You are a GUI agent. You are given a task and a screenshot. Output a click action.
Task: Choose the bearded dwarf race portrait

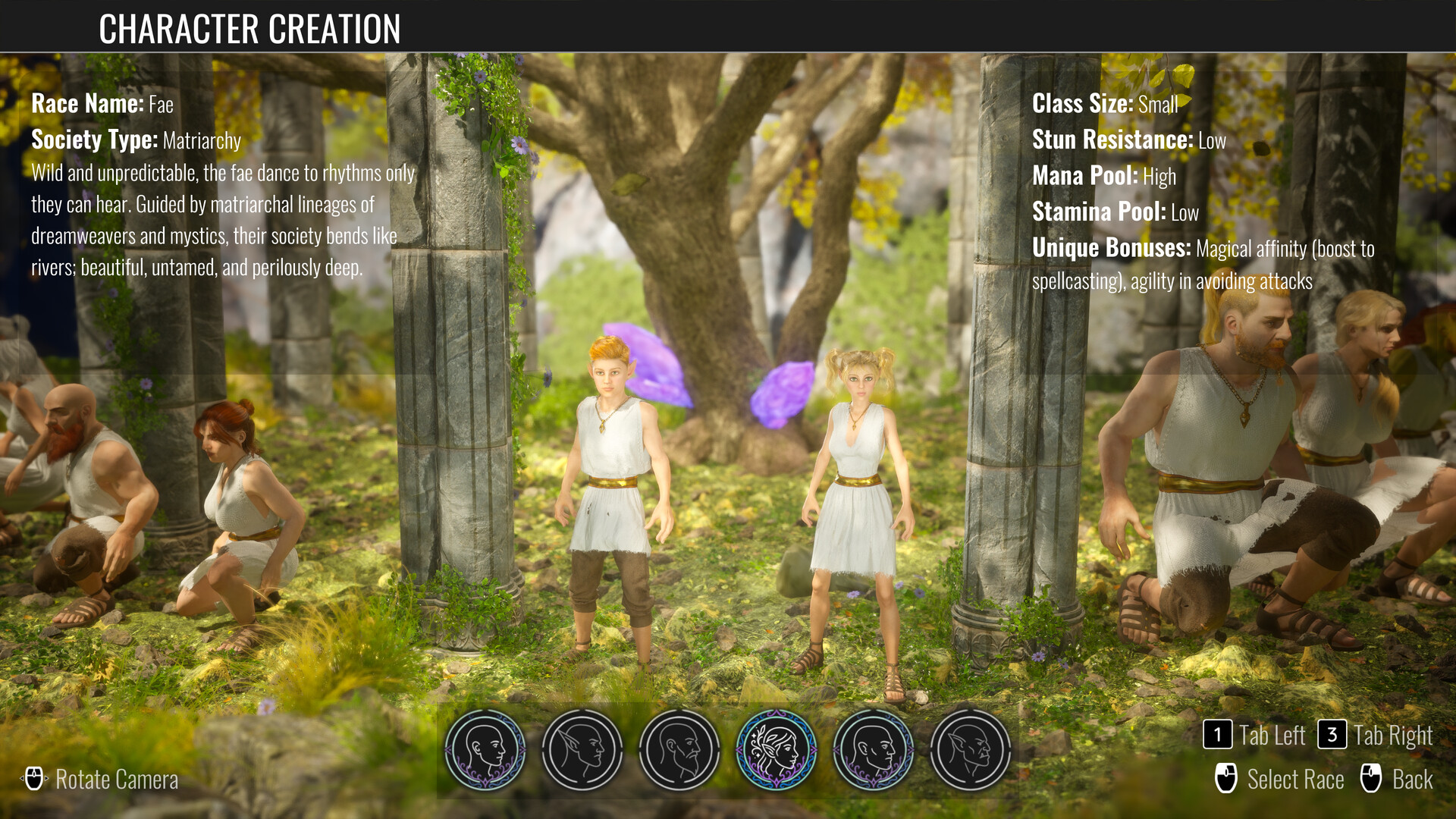[679, 750]
